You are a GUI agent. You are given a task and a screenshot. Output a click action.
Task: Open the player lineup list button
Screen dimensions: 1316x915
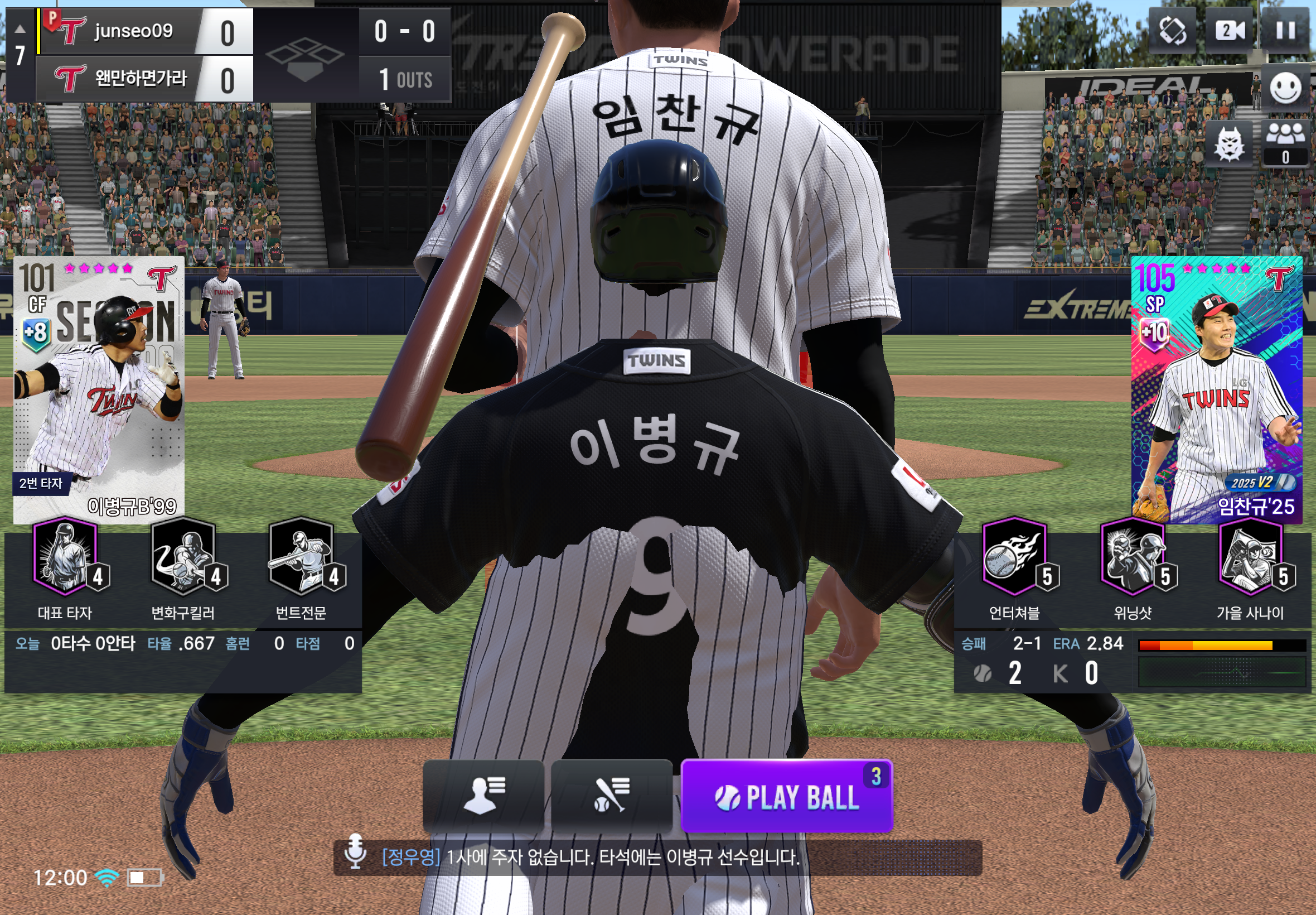coord(483,795)
